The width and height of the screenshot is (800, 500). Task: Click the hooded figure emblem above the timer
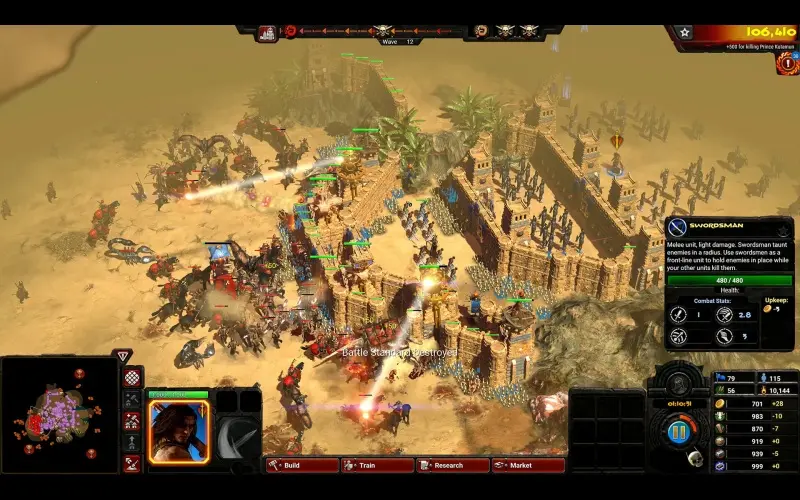[x=678, y=384]
